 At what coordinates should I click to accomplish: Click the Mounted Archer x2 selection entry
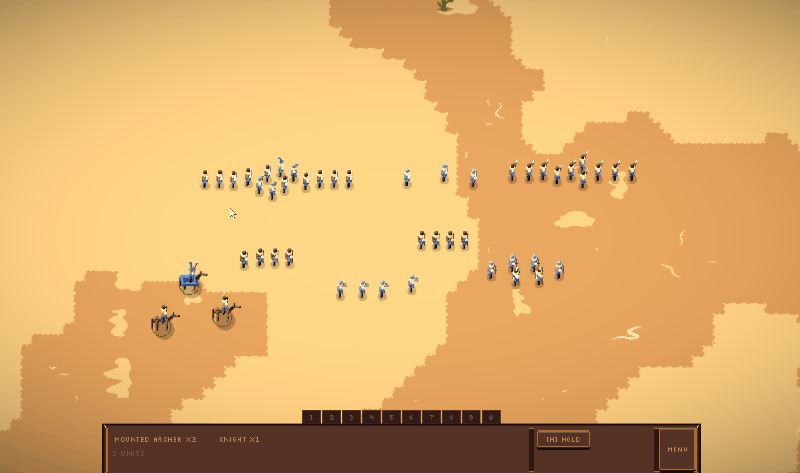pyautogui.click(x=156, y=439)
